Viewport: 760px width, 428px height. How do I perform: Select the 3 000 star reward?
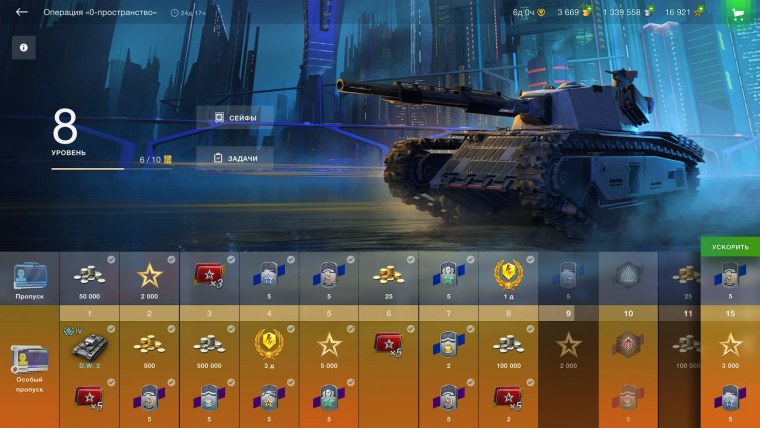[730, 348]
